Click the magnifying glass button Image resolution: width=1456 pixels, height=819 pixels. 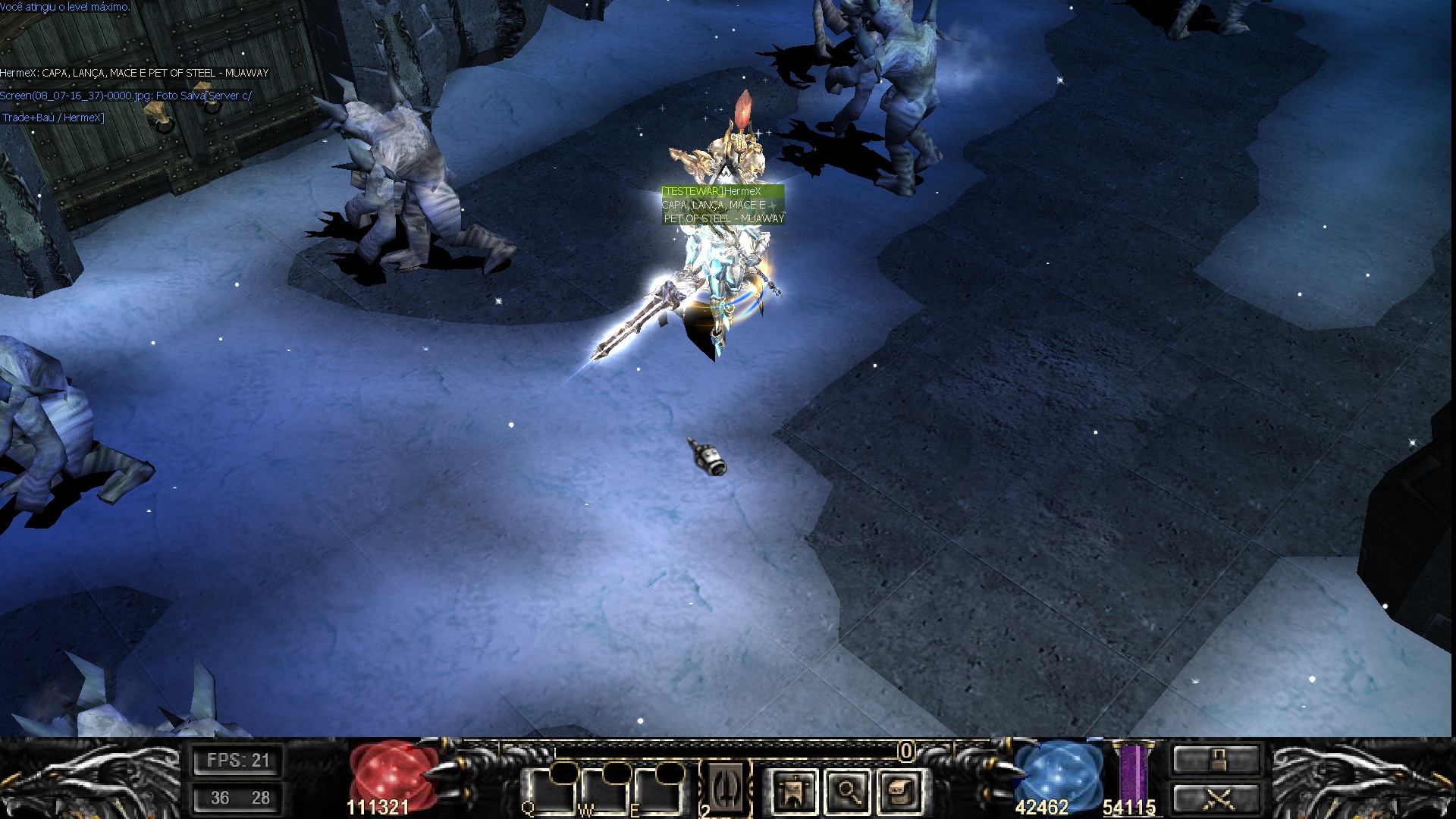click(848, 792)
